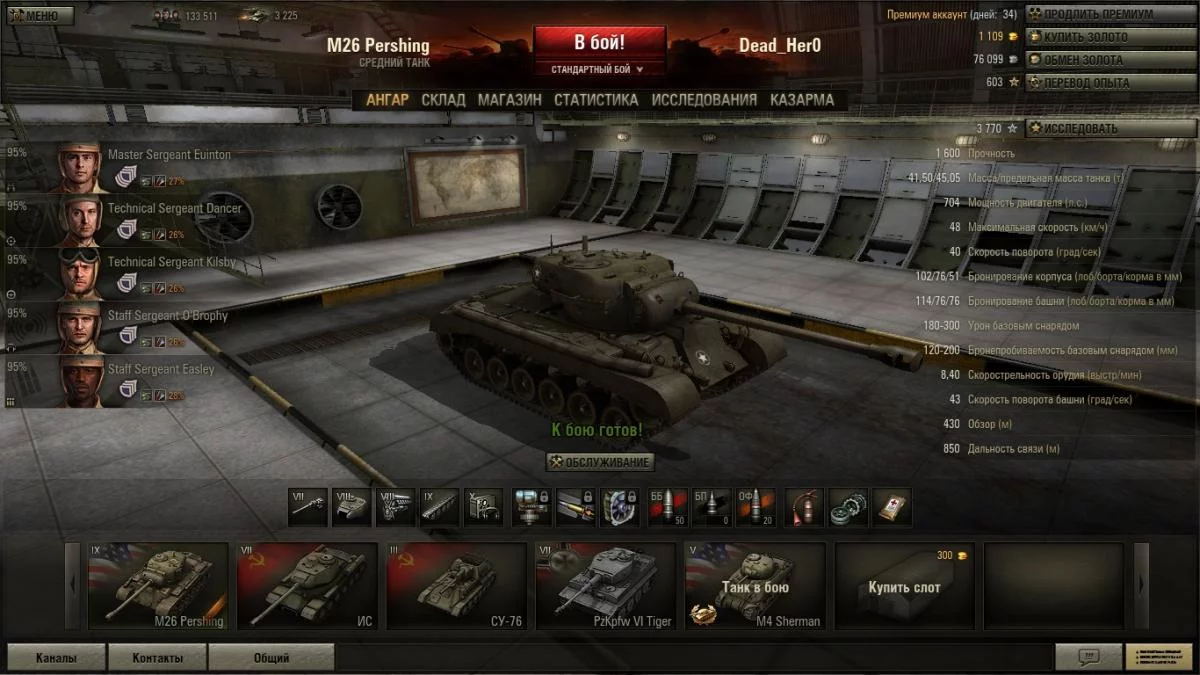
Task: Choose the Купить золото button
Action: (x=1110, y=37)
